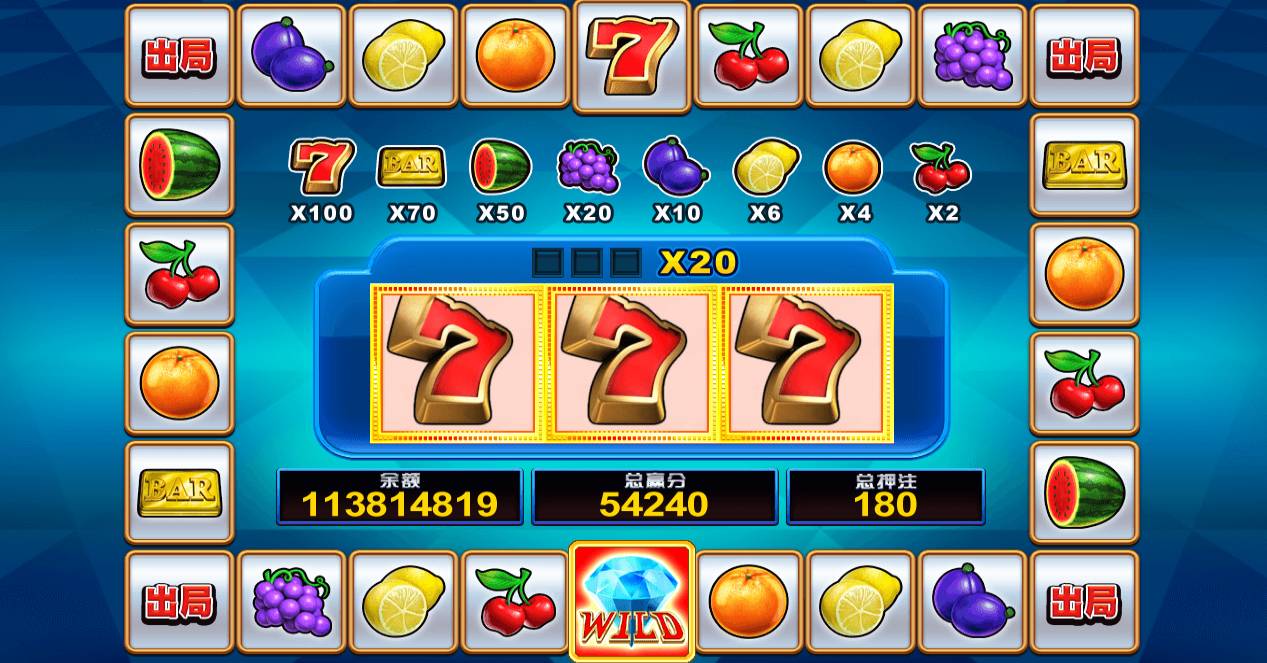1267x663 pixels.
Task: Select the X70 BAR paytable icon
Action: (x=411, y=166)
